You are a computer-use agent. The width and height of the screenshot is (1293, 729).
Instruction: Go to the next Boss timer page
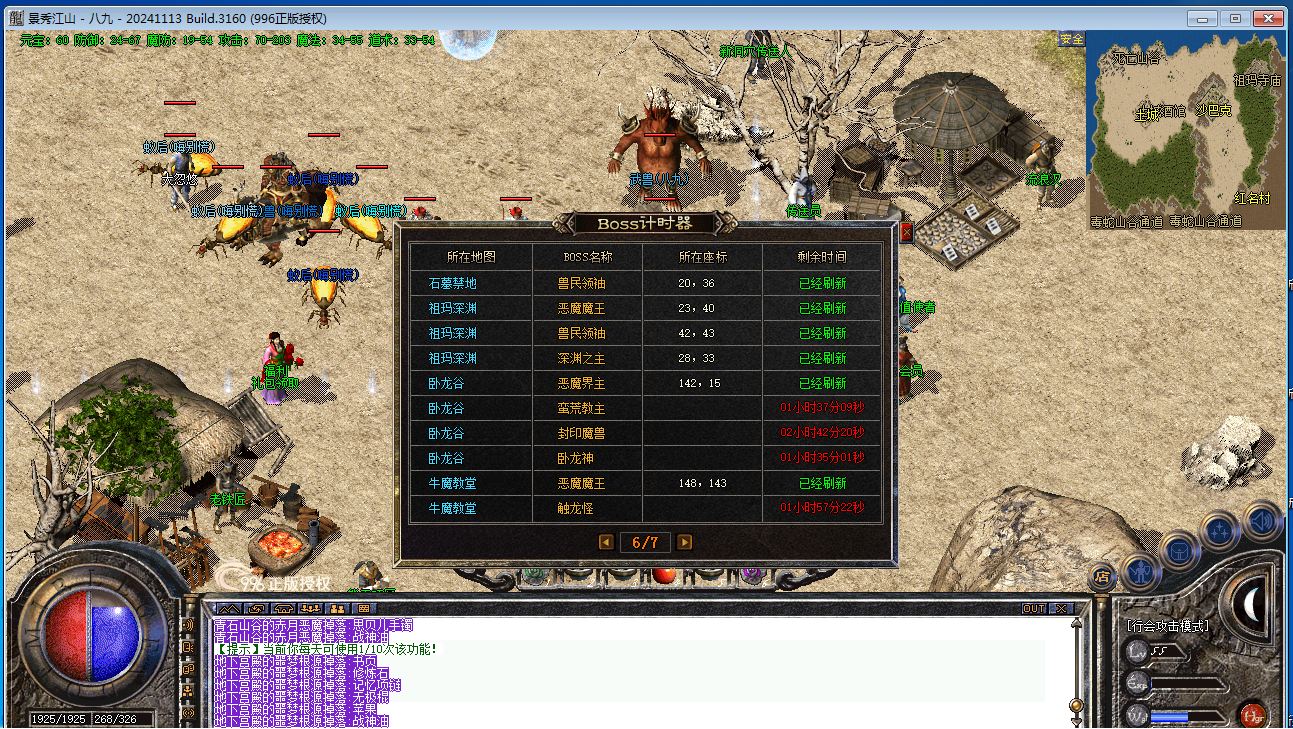(x=684, y=542)
